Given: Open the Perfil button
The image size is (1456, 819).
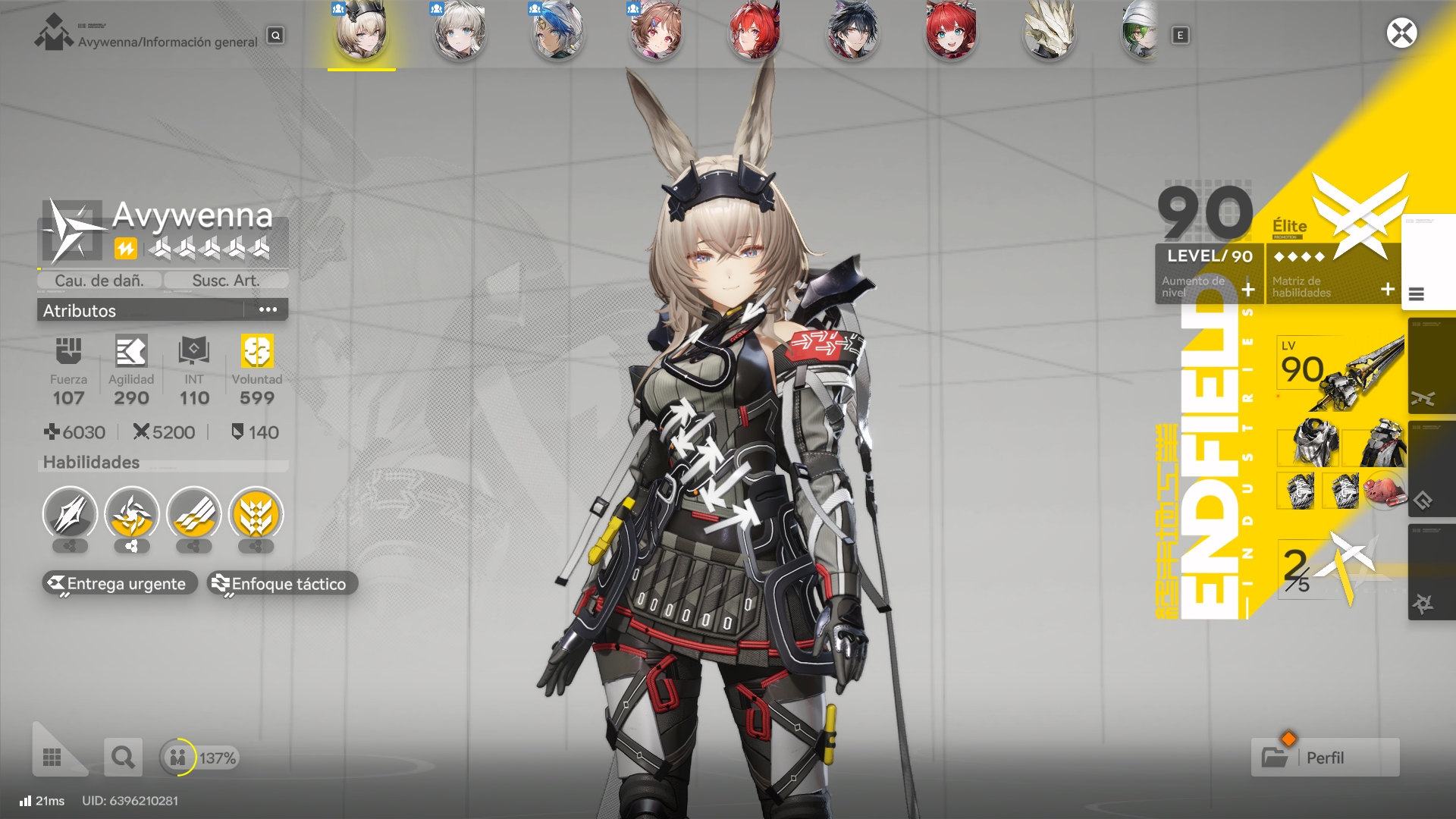Looking at the screenshot, I should [x=1325, y=757].
